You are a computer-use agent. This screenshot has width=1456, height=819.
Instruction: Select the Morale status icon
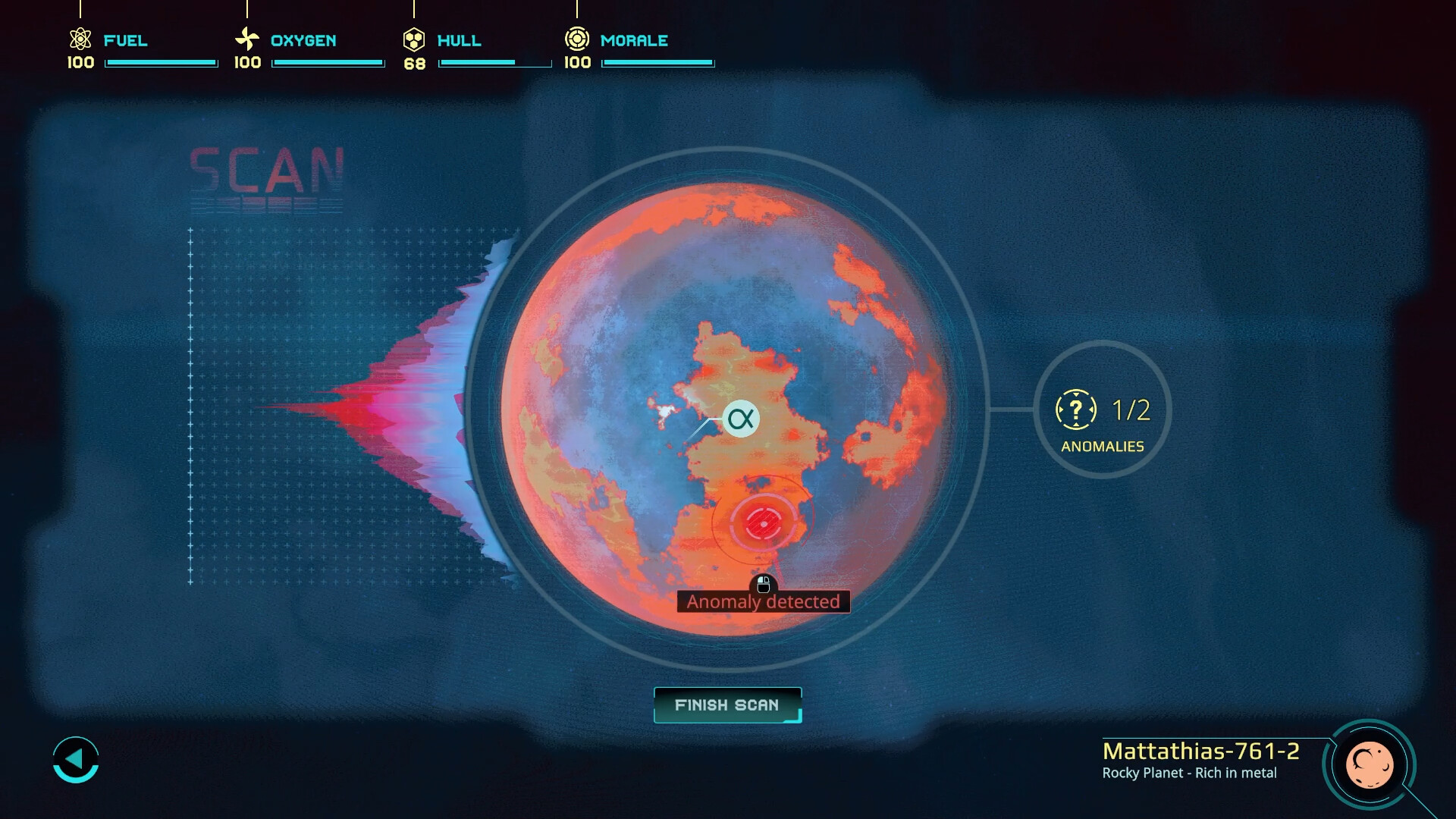pos(578,39)
